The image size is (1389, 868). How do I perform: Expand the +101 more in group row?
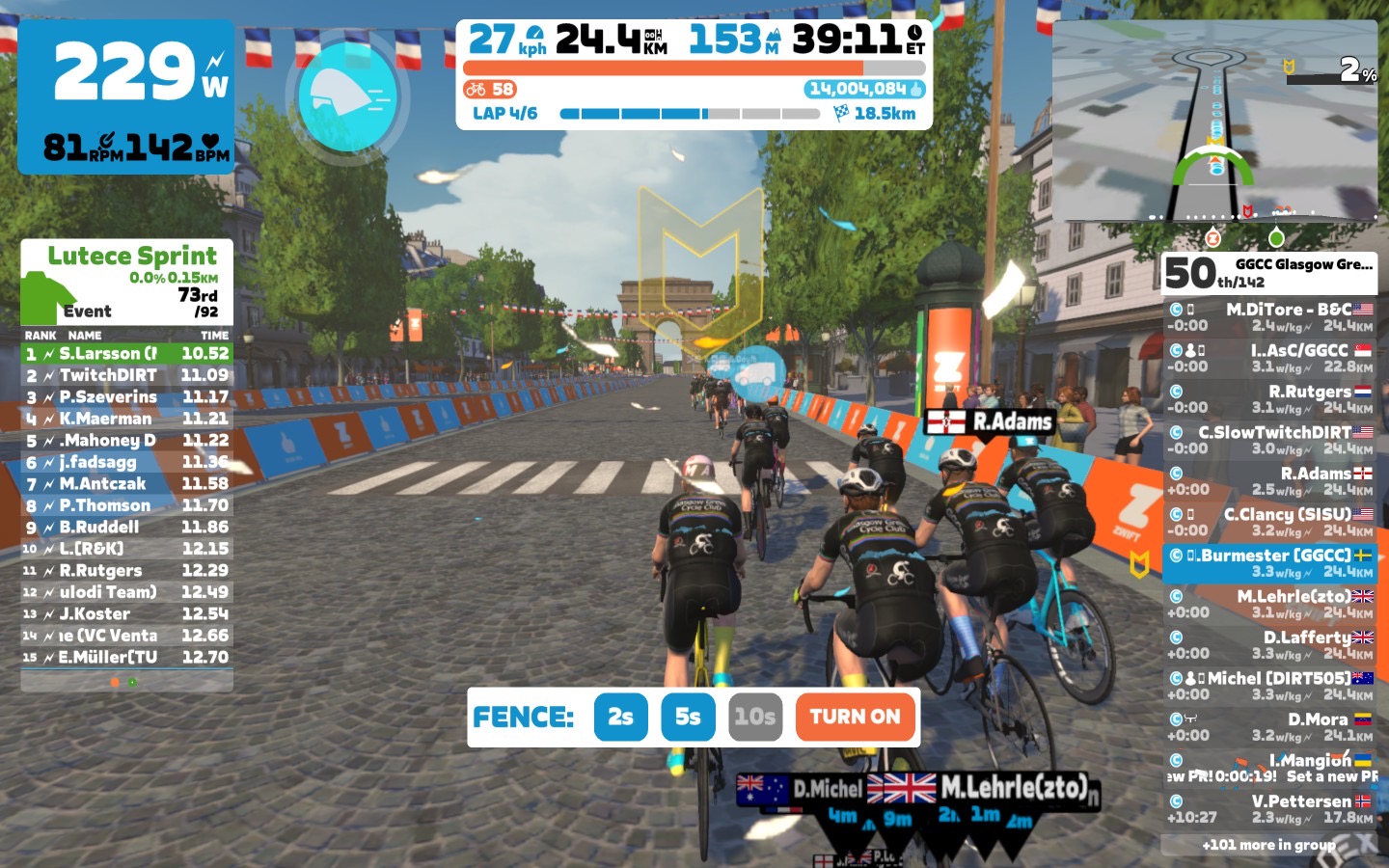point(1269,845)
